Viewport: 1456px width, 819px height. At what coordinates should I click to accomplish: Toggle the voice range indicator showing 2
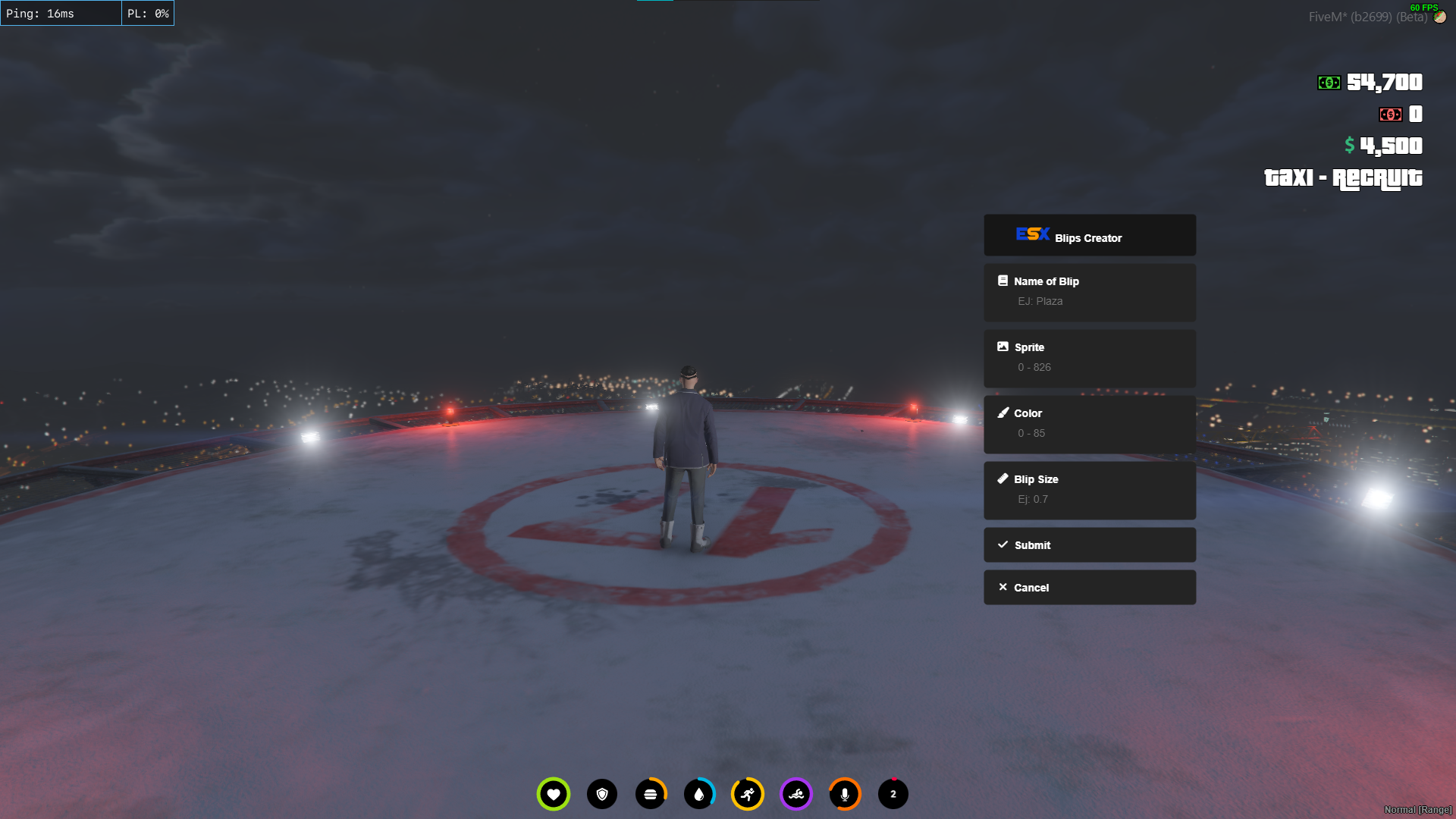click(x=893, y=794)
